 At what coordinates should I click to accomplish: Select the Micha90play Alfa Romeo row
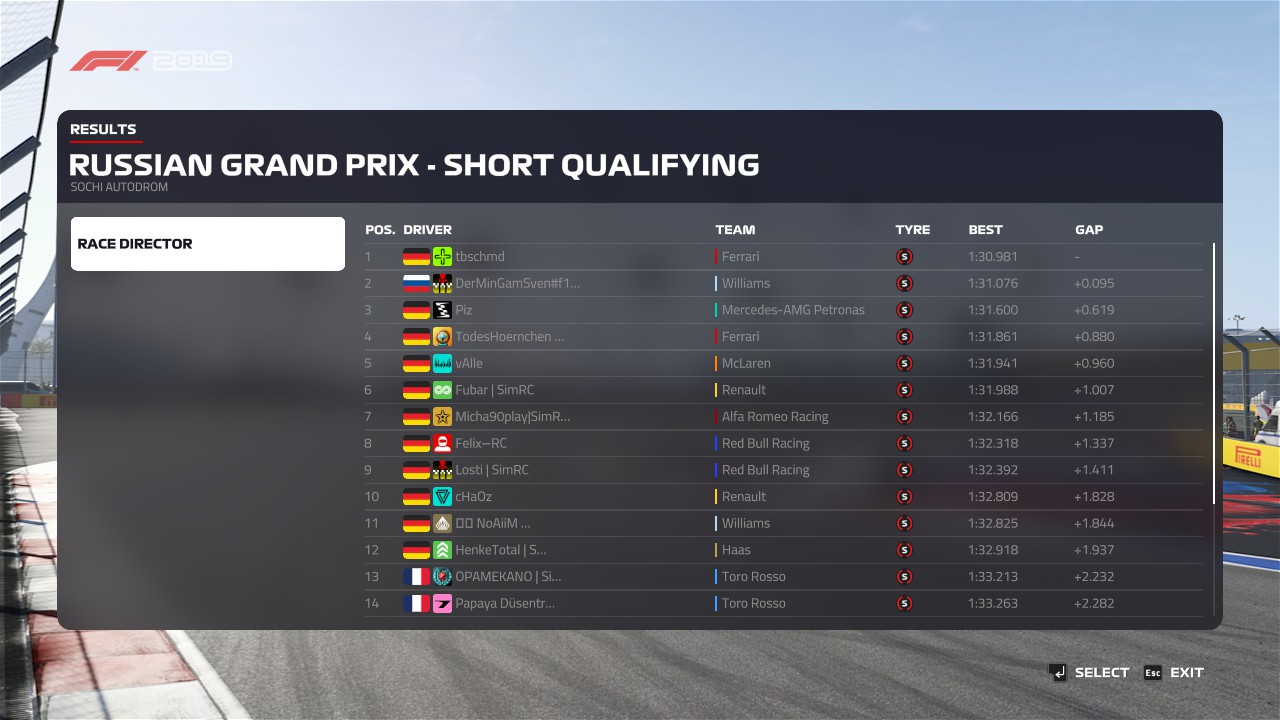782,417
